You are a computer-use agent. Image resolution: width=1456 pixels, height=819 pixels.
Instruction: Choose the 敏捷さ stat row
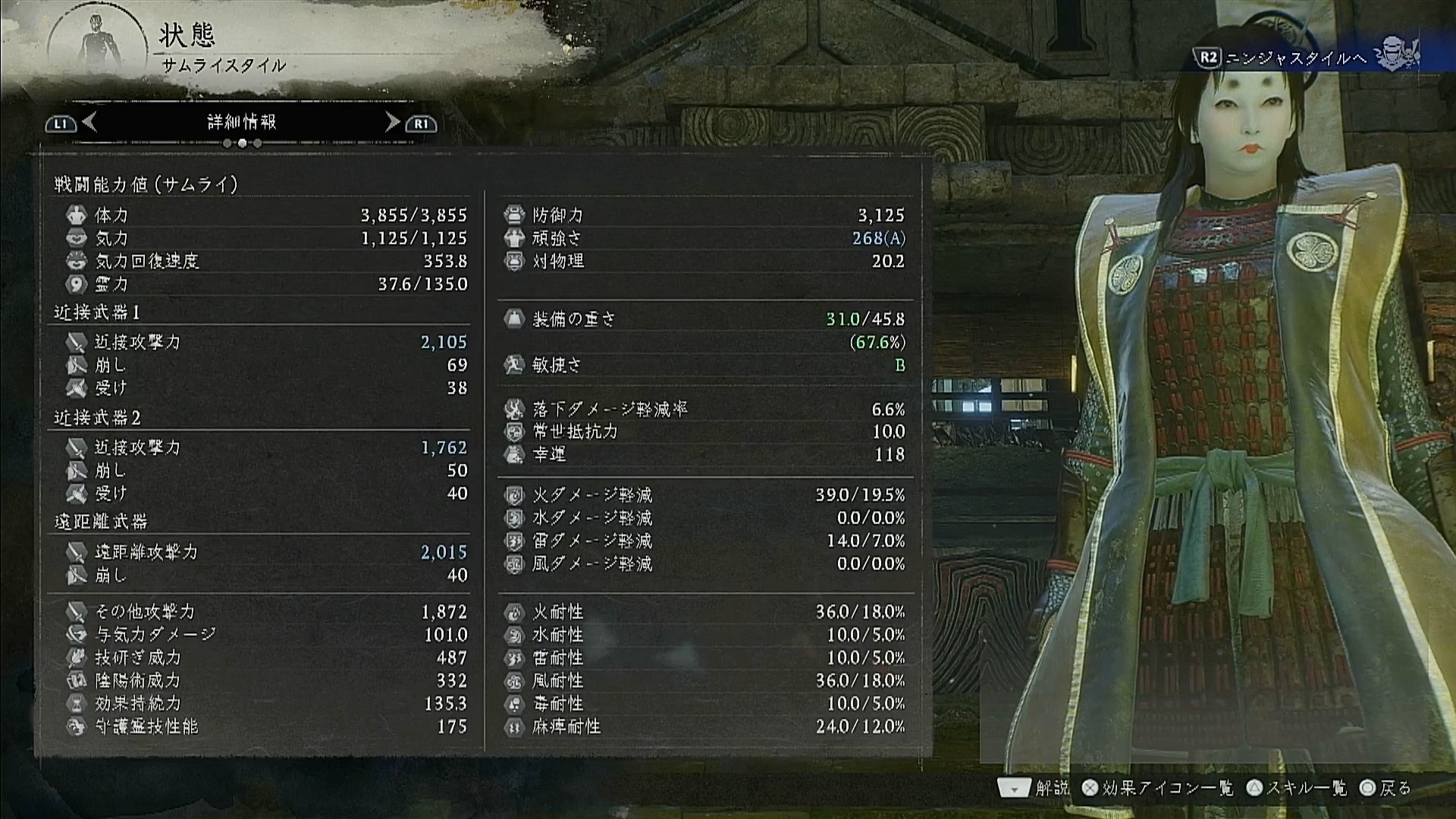[x=704, y=365]
